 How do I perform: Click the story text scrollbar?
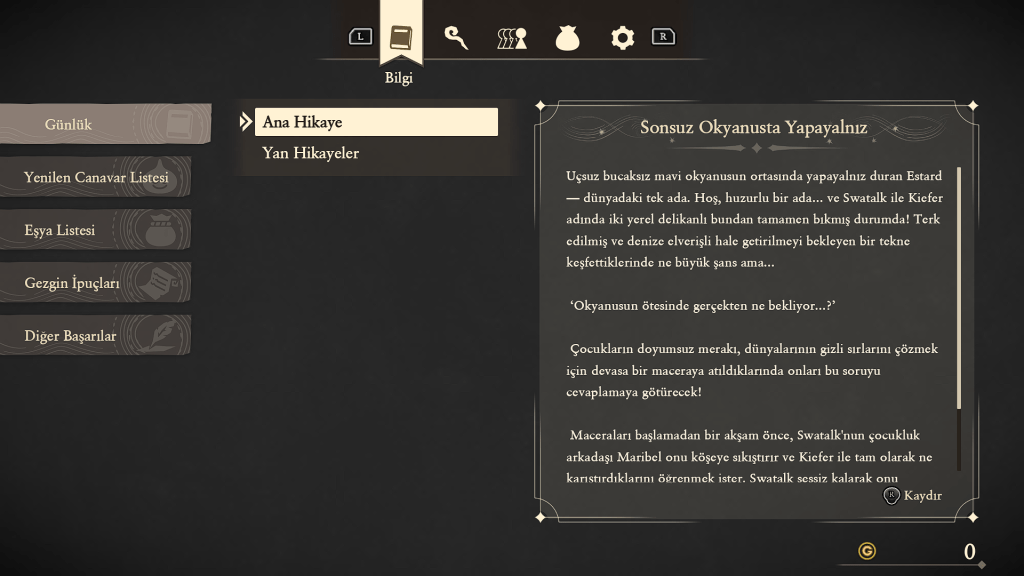pyautogui.click(x=959, y=290)
